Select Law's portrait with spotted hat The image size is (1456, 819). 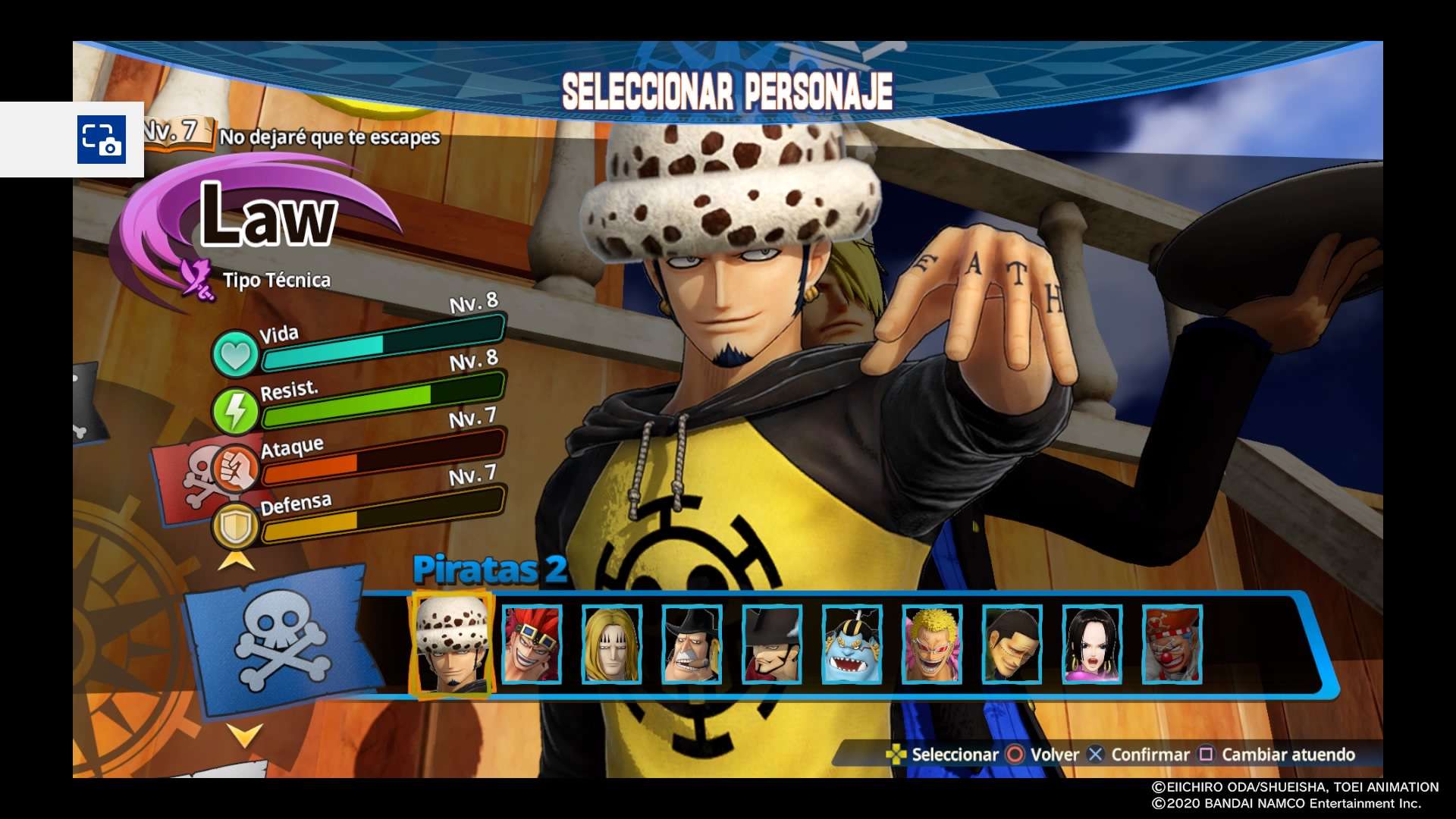(452, 645)
